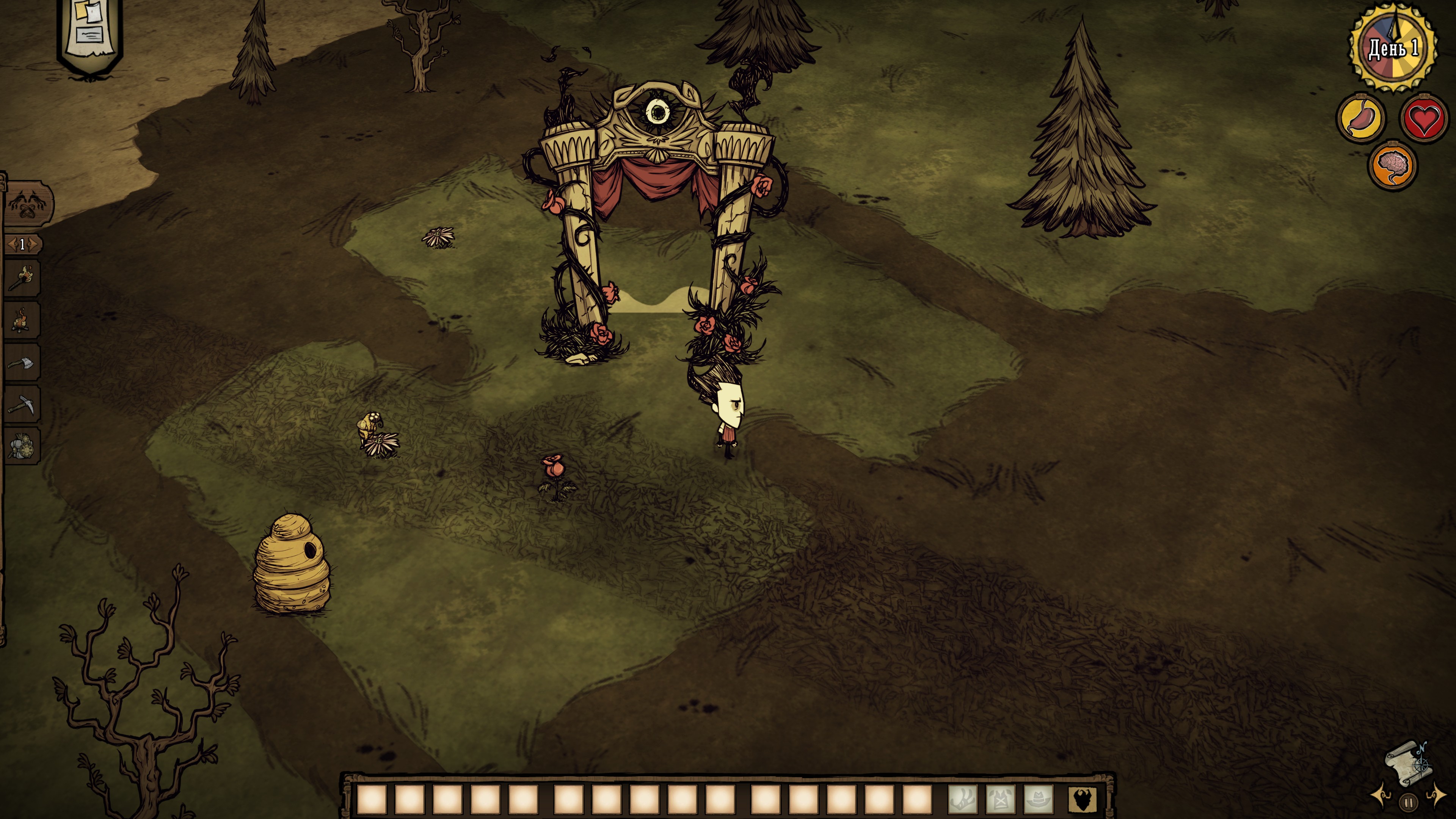Choose the axe crafting recipe

click(x=22, y=362)
